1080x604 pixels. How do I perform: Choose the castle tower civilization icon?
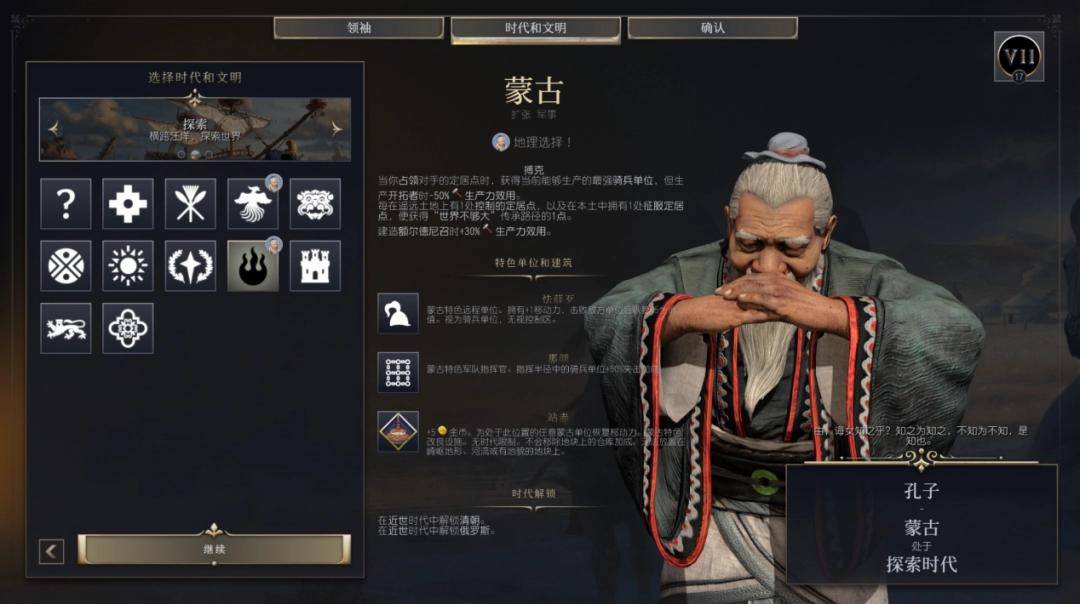click(x=315, y=266)
